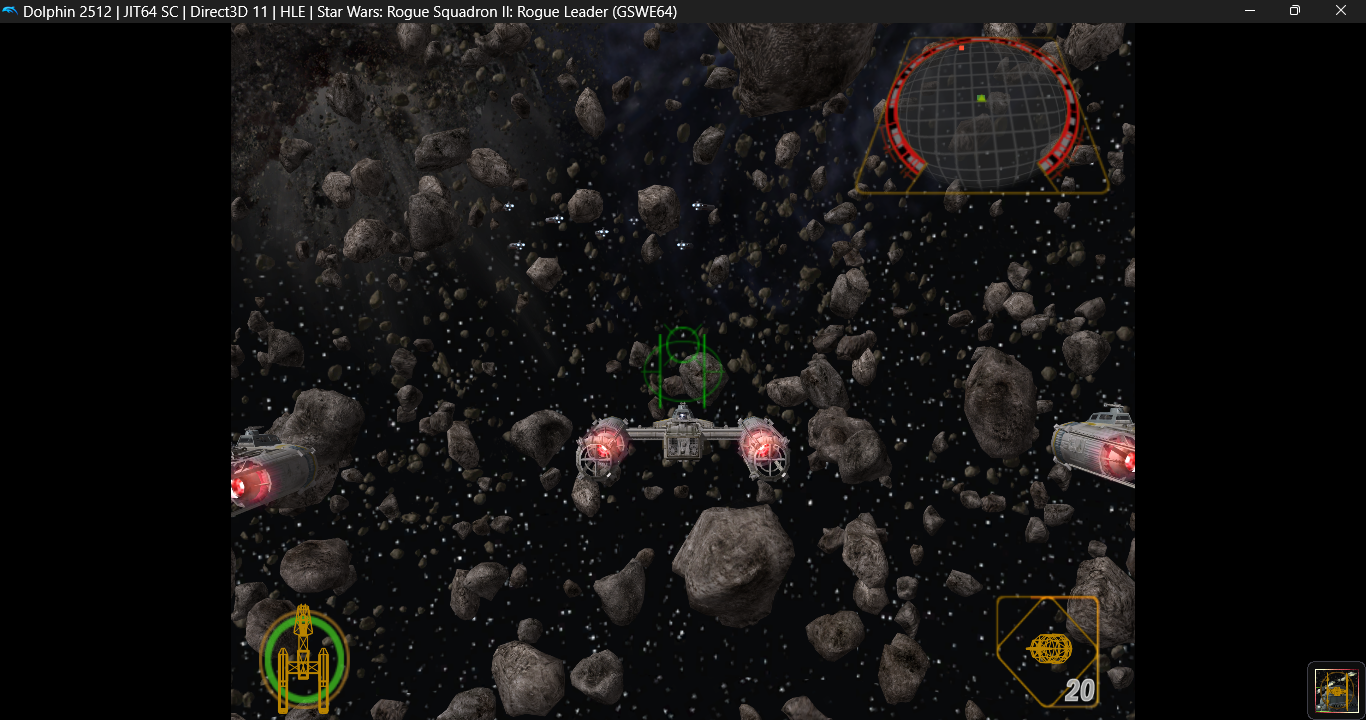Screen dimensions: 1366x720
Task: Click the green targeting reticle
Action: 682,365
